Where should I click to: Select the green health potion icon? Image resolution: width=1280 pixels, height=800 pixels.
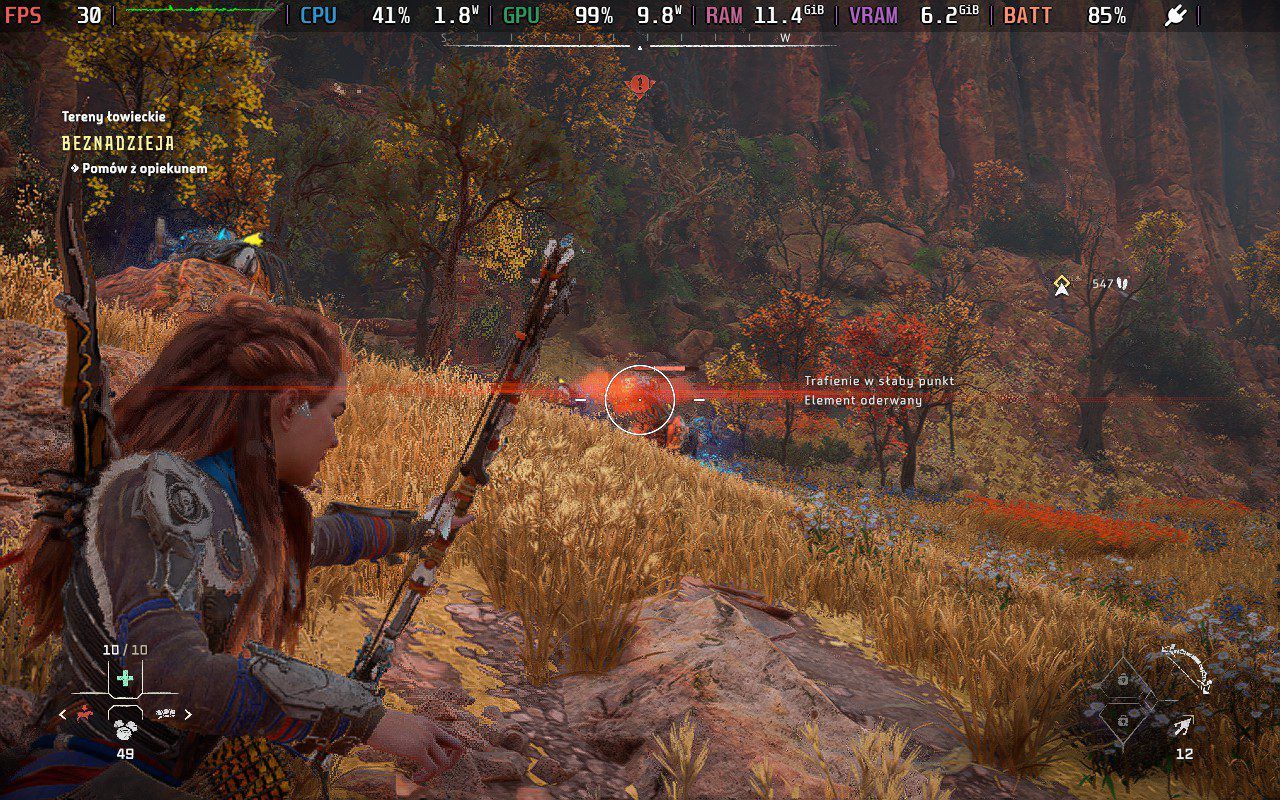point(124,678)
